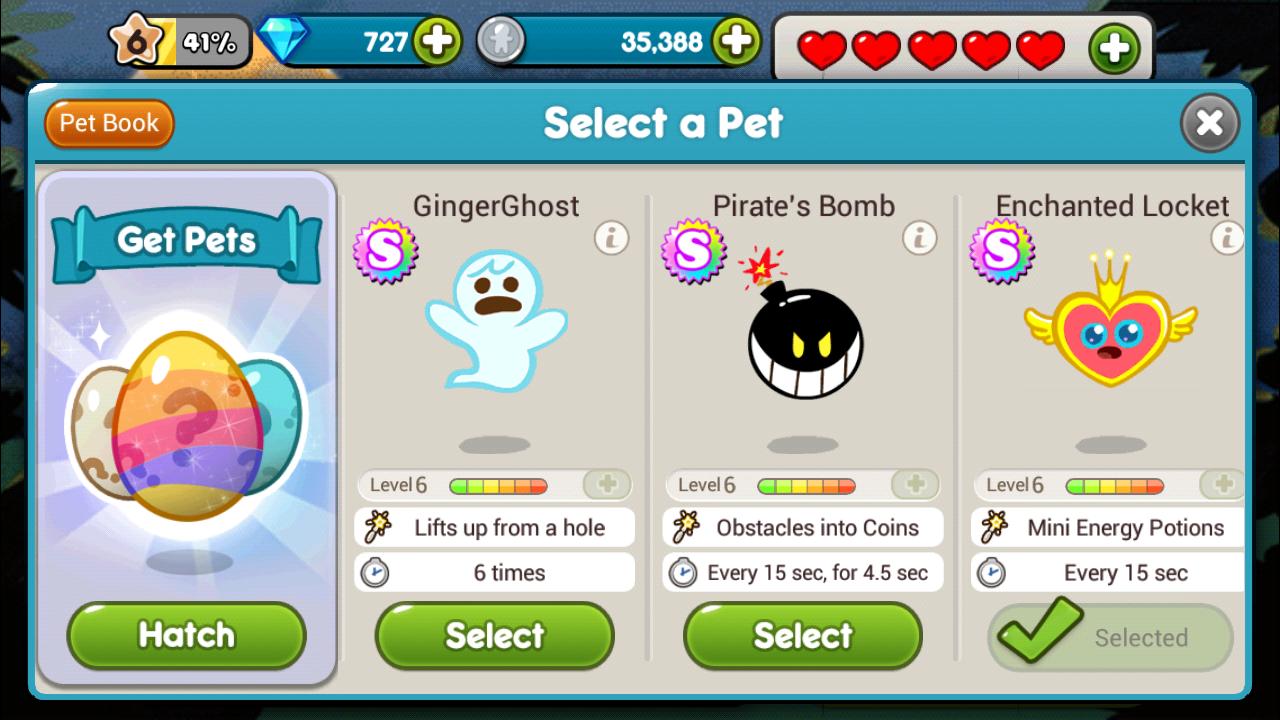Select the Pirate's Bomb pet

click(803, 635)
